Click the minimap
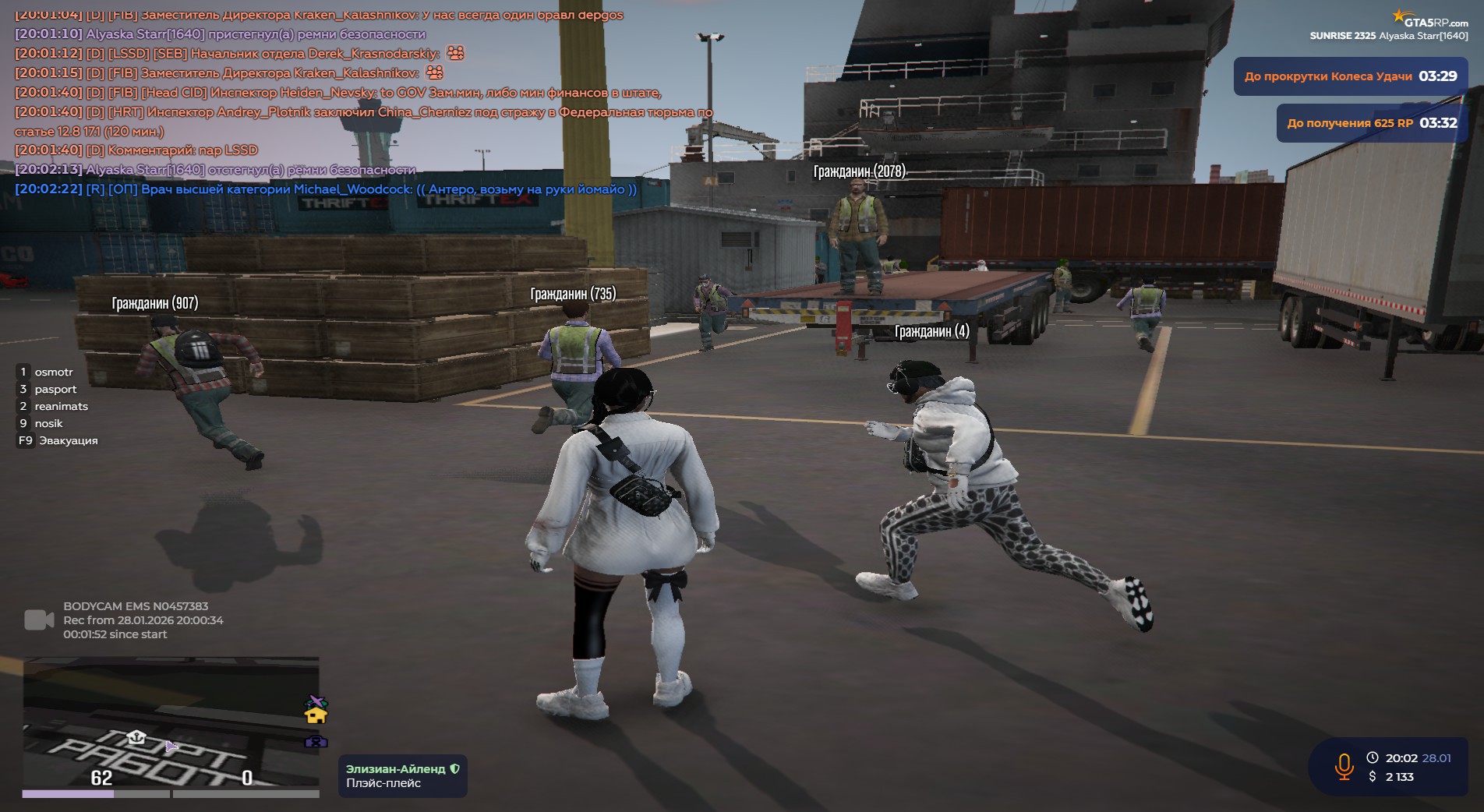Viewport: 1484px width, 812px height. (170, 723)
